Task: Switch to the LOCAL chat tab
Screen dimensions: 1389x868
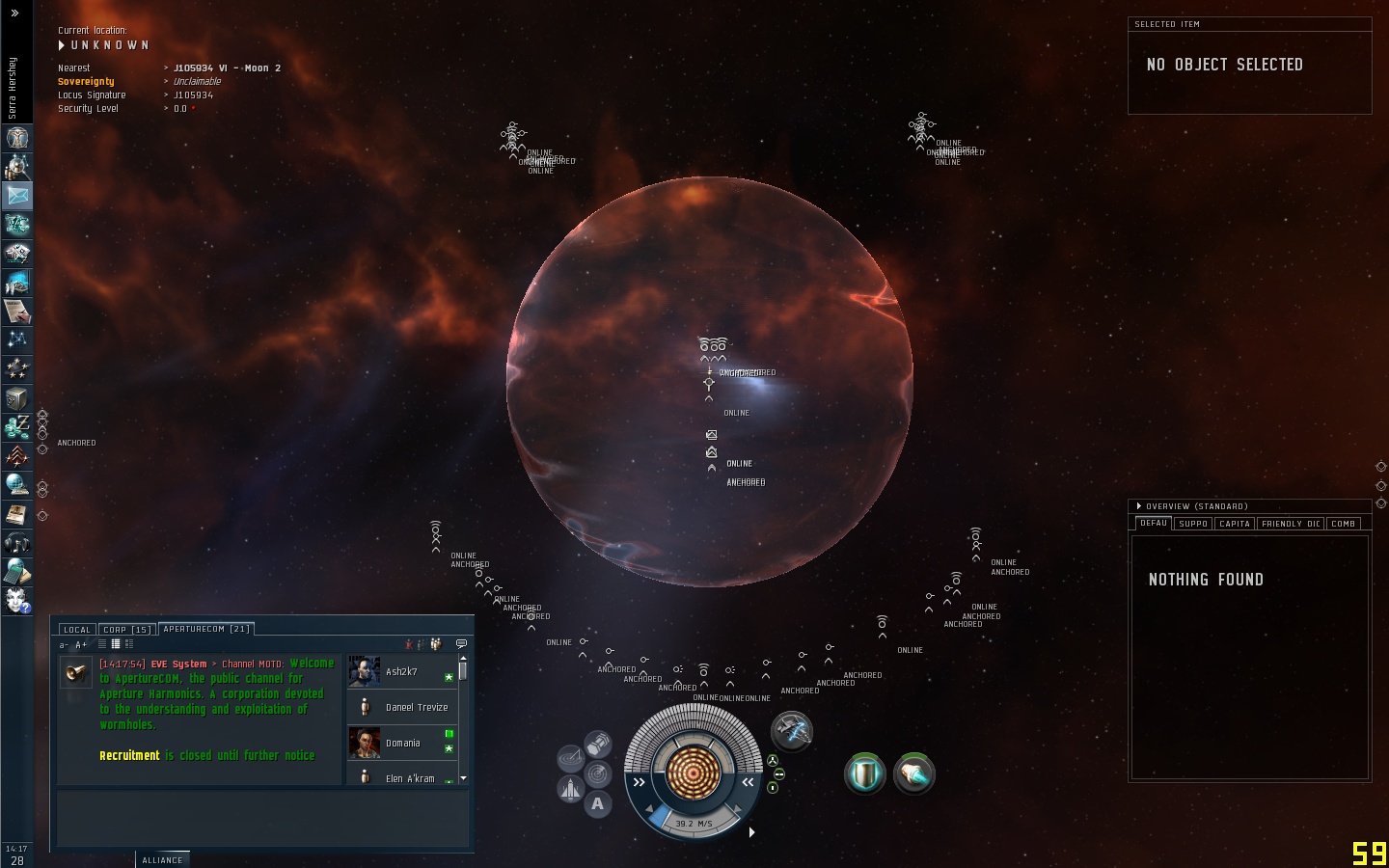Action: point(77,630)
